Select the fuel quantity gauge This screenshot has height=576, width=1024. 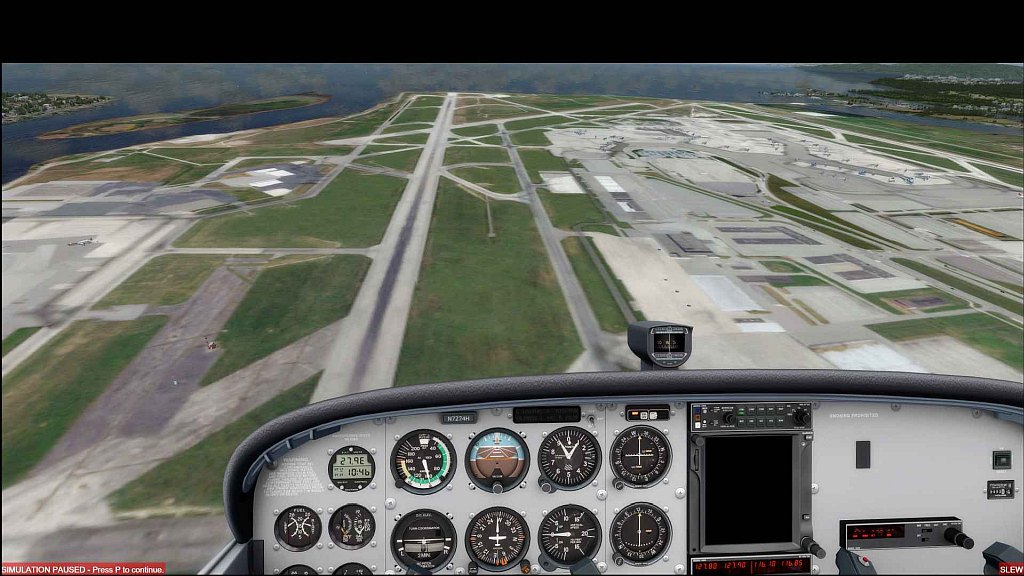[x=298, y=527]
